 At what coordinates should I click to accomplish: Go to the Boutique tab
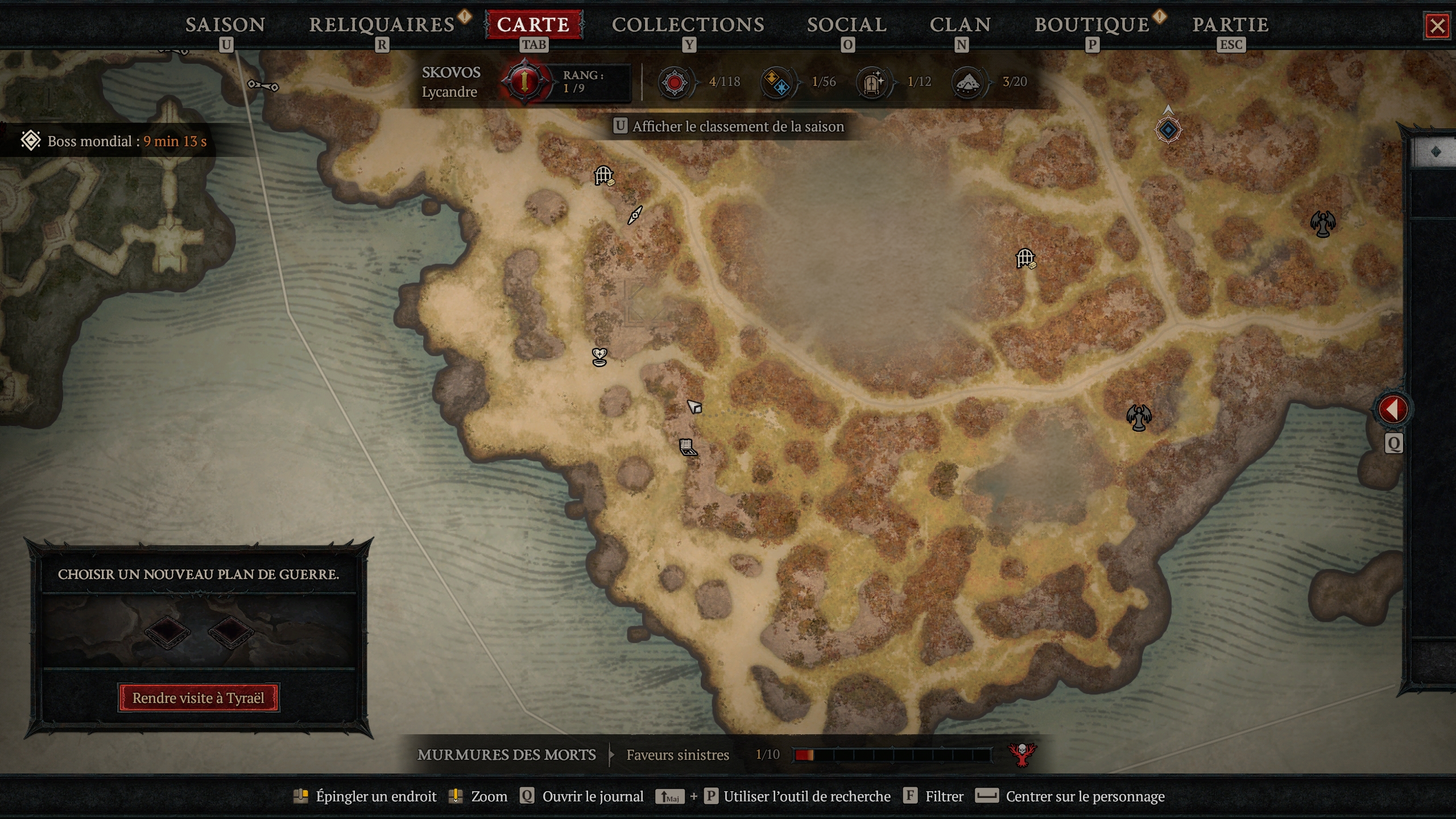1092,24
